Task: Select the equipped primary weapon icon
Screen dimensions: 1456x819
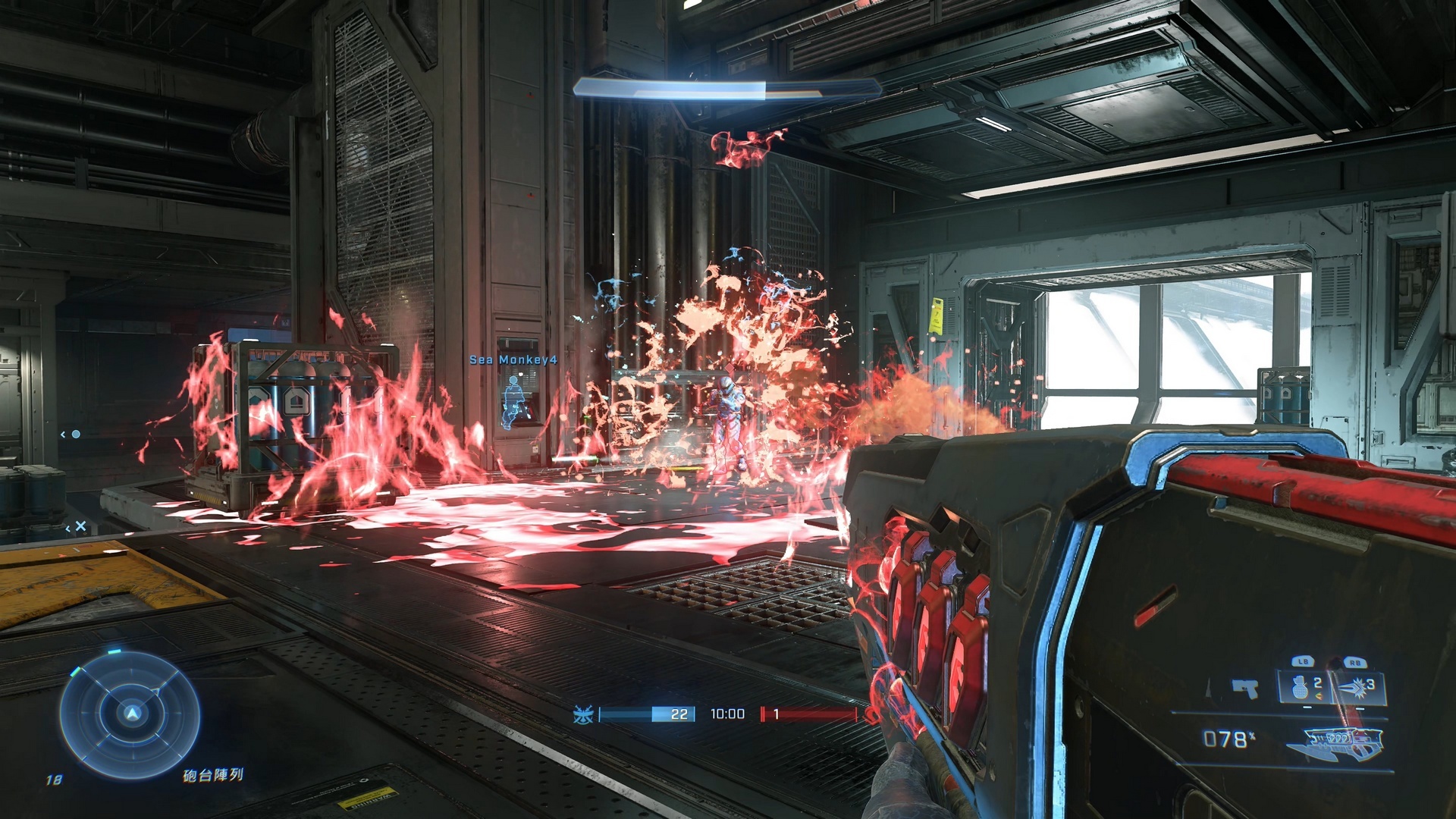Action: pyautogui.click(x=1335, y=742)
